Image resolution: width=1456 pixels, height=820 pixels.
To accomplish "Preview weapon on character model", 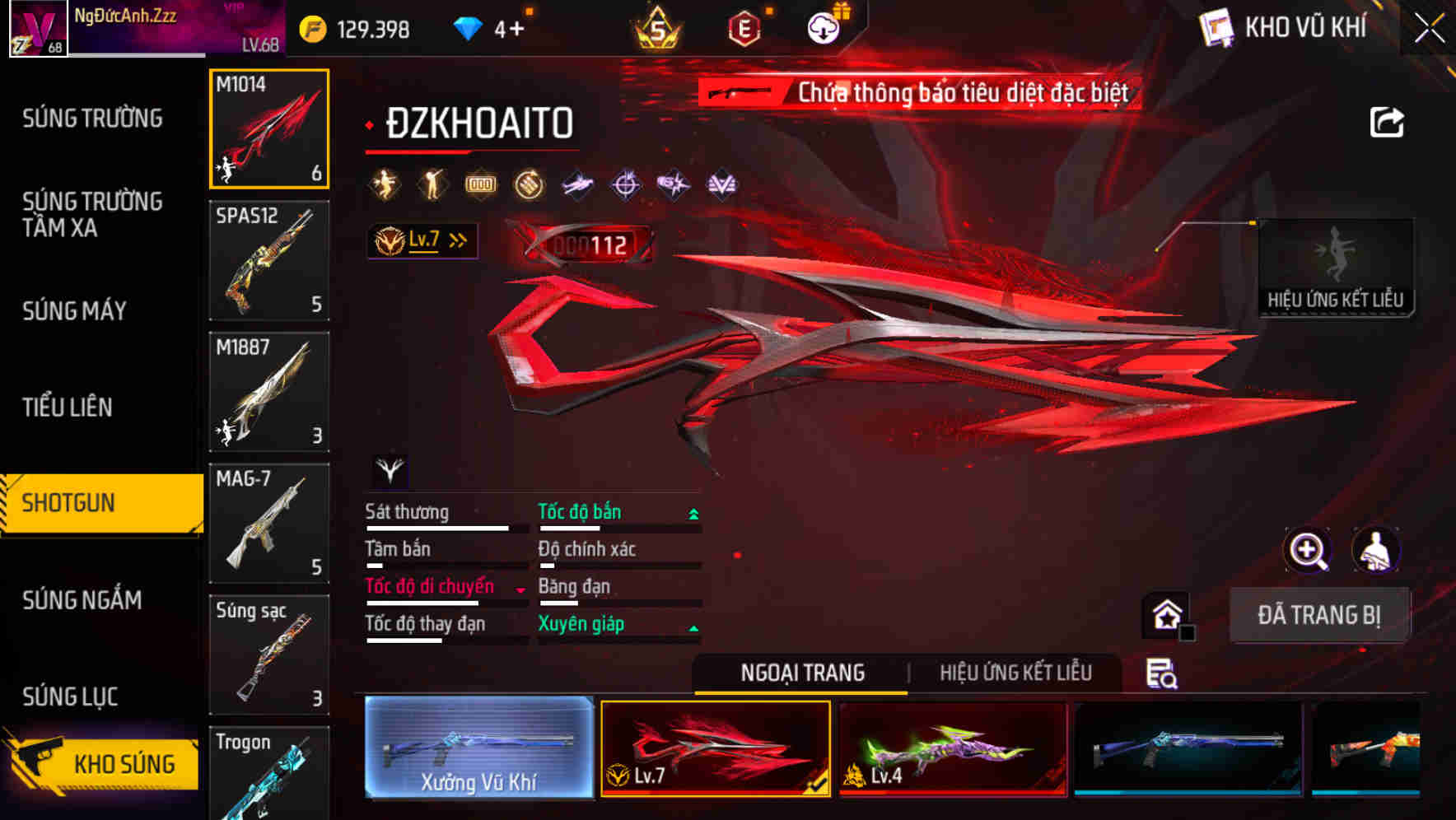I will point(1378,550).
